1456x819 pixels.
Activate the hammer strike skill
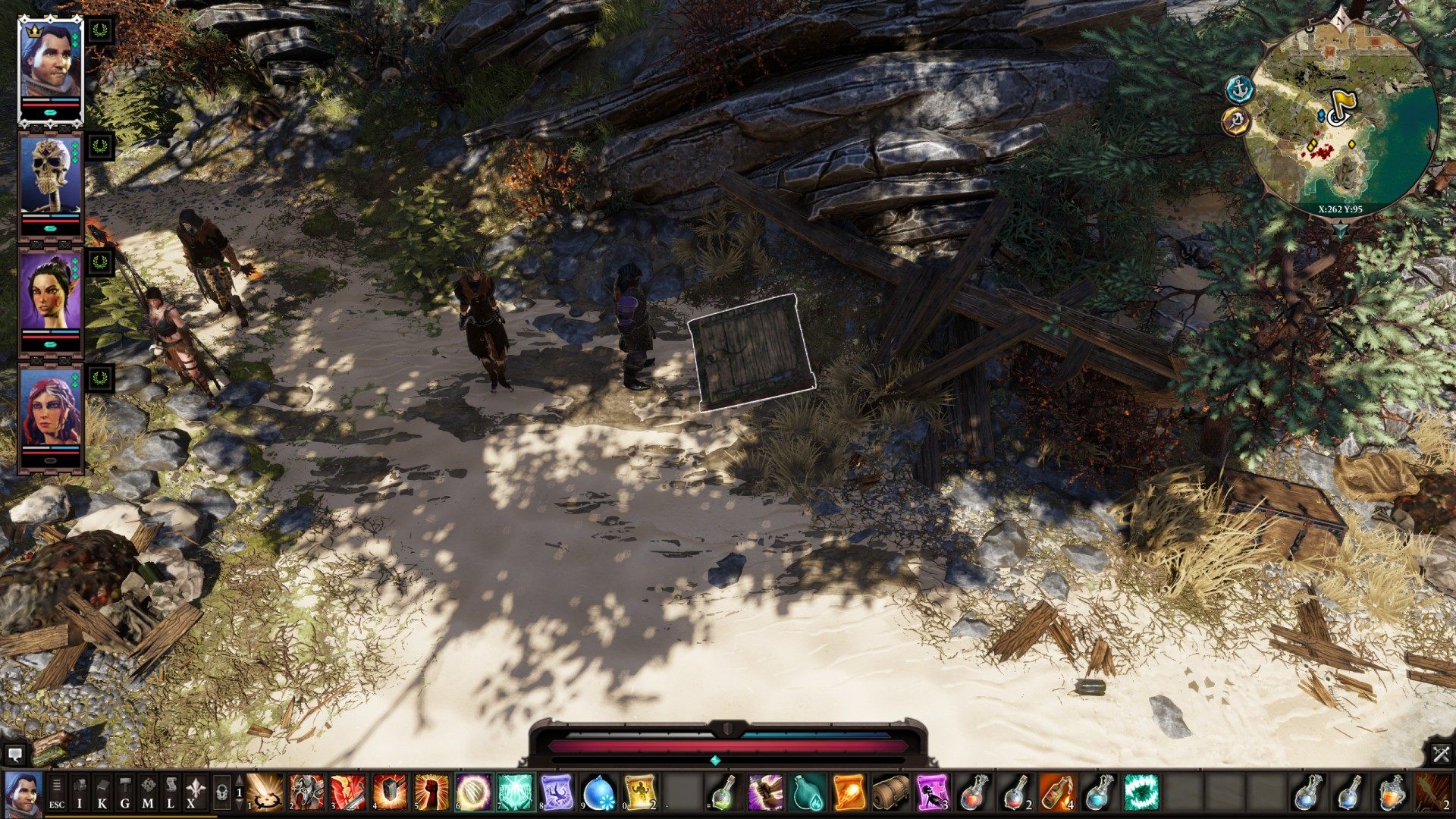(390, 792)
